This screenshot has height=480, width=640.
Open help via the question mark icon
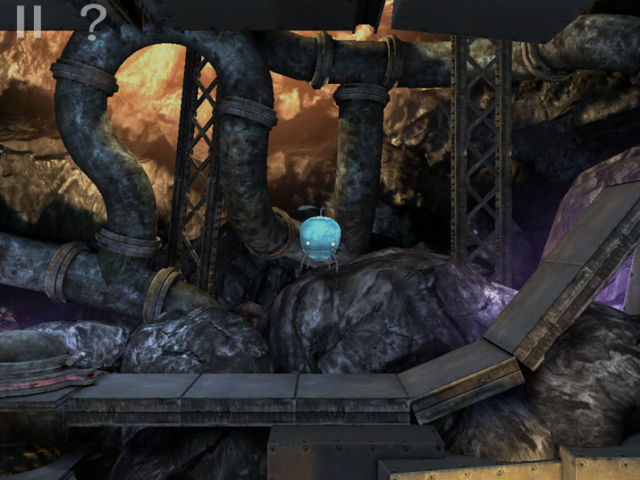click(x=93, y=22)
